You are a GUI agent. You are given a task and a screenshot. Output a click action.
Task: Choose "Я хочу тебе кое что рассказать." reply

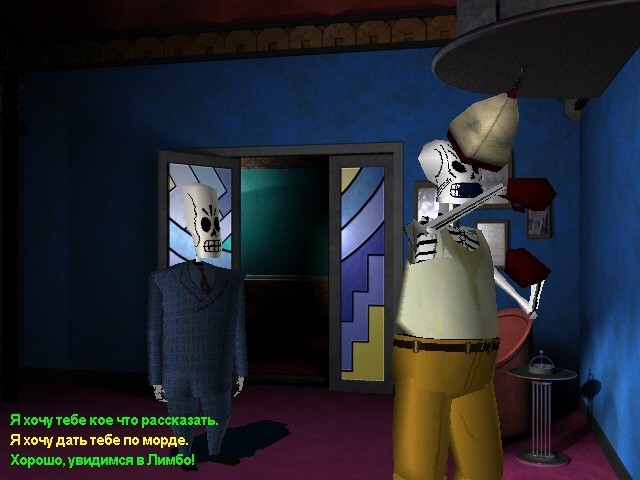114,420
